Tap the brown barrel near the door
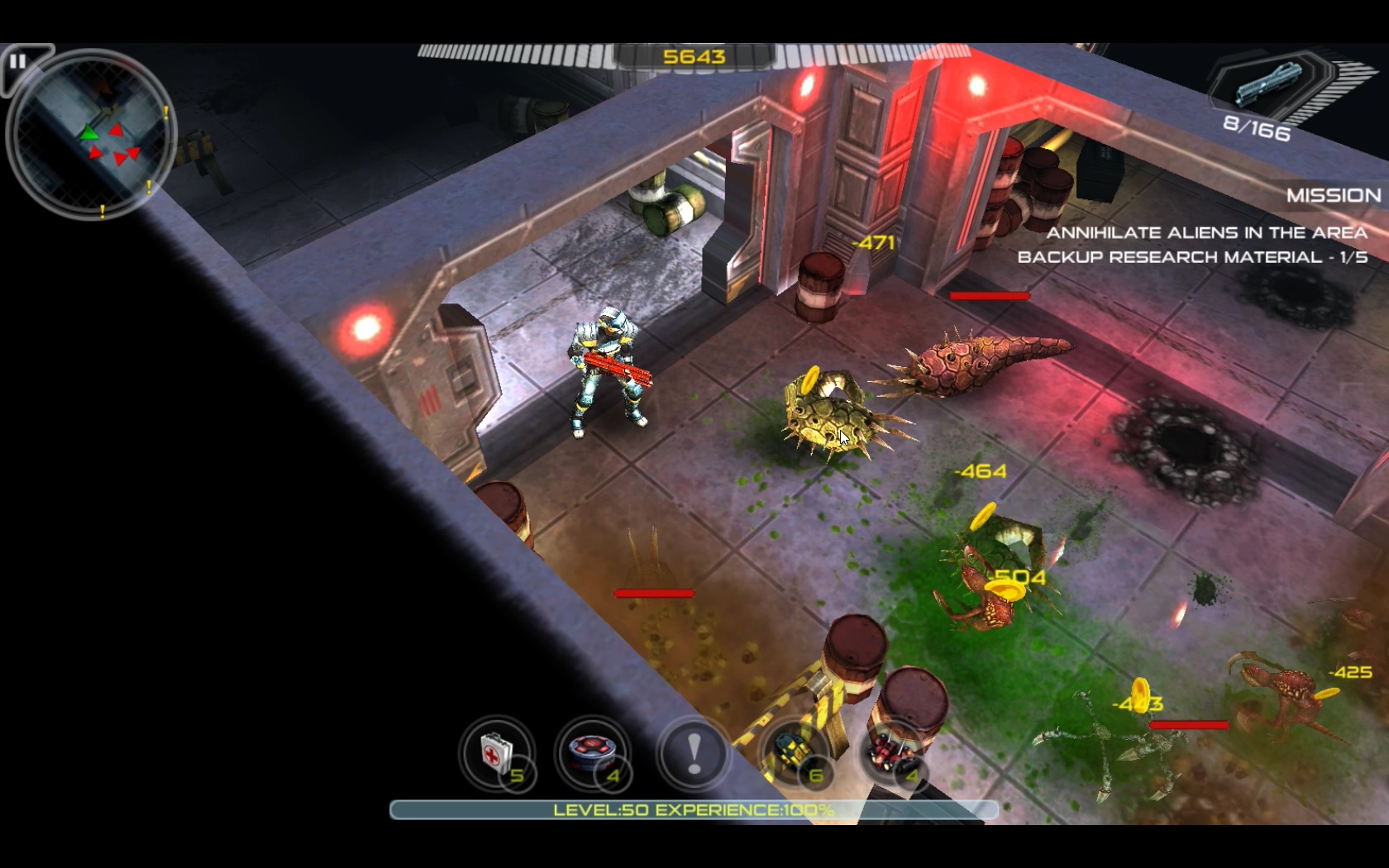The width and height of the screenshot is (1389, 868). pyautogui.click(x=820, y=285)
